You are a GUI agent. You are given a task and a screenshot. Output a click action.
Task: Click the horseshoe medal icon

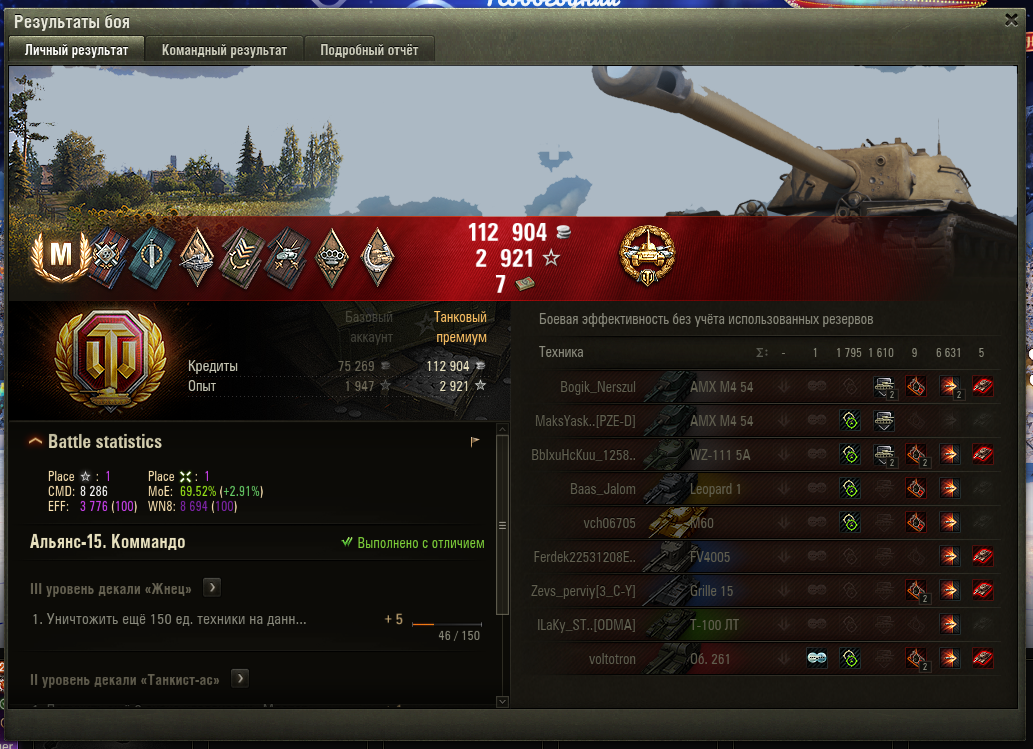click(x=376, y=256)
